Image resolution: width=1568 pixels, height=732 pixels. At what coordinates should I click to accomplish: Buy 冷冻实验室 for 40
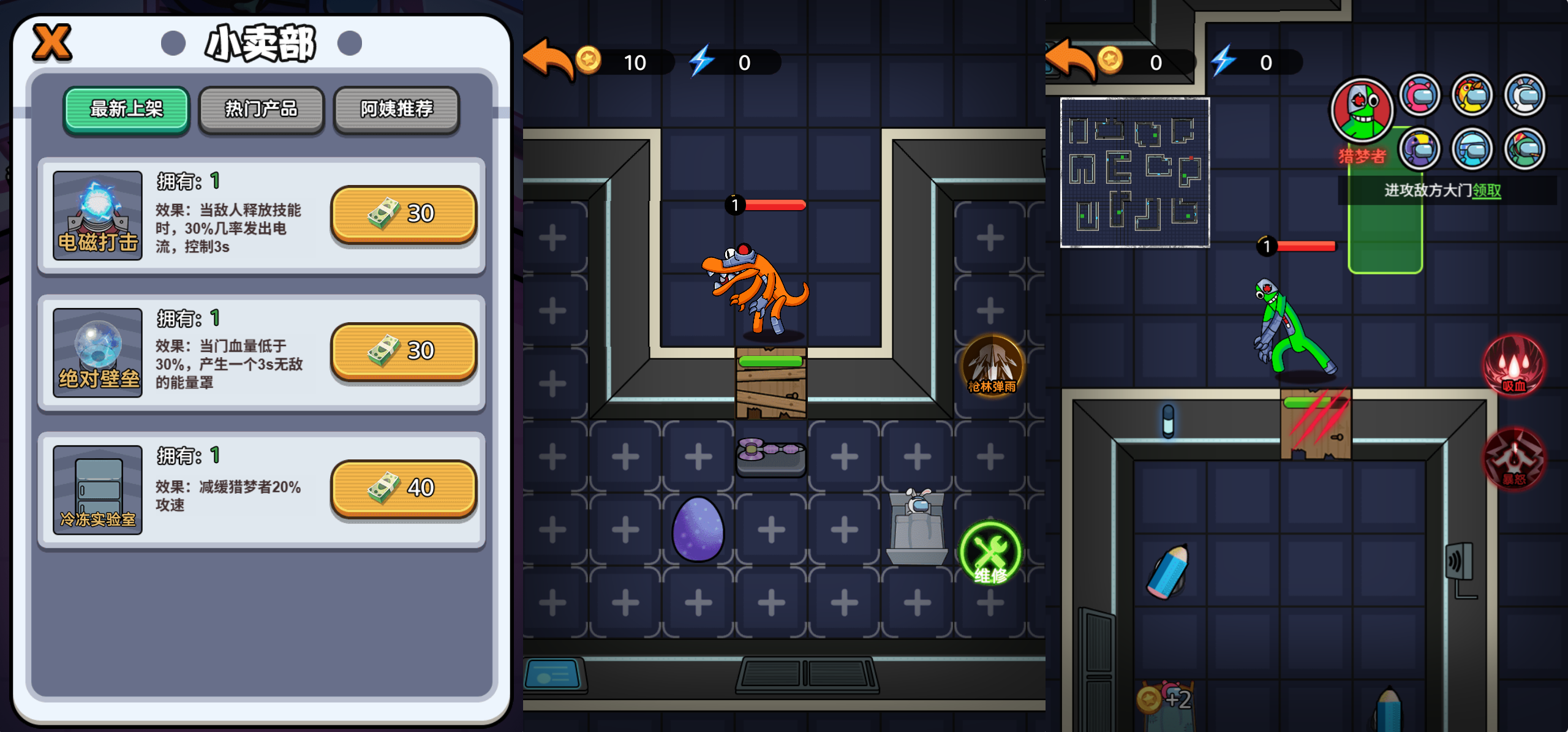pos(403,488)
